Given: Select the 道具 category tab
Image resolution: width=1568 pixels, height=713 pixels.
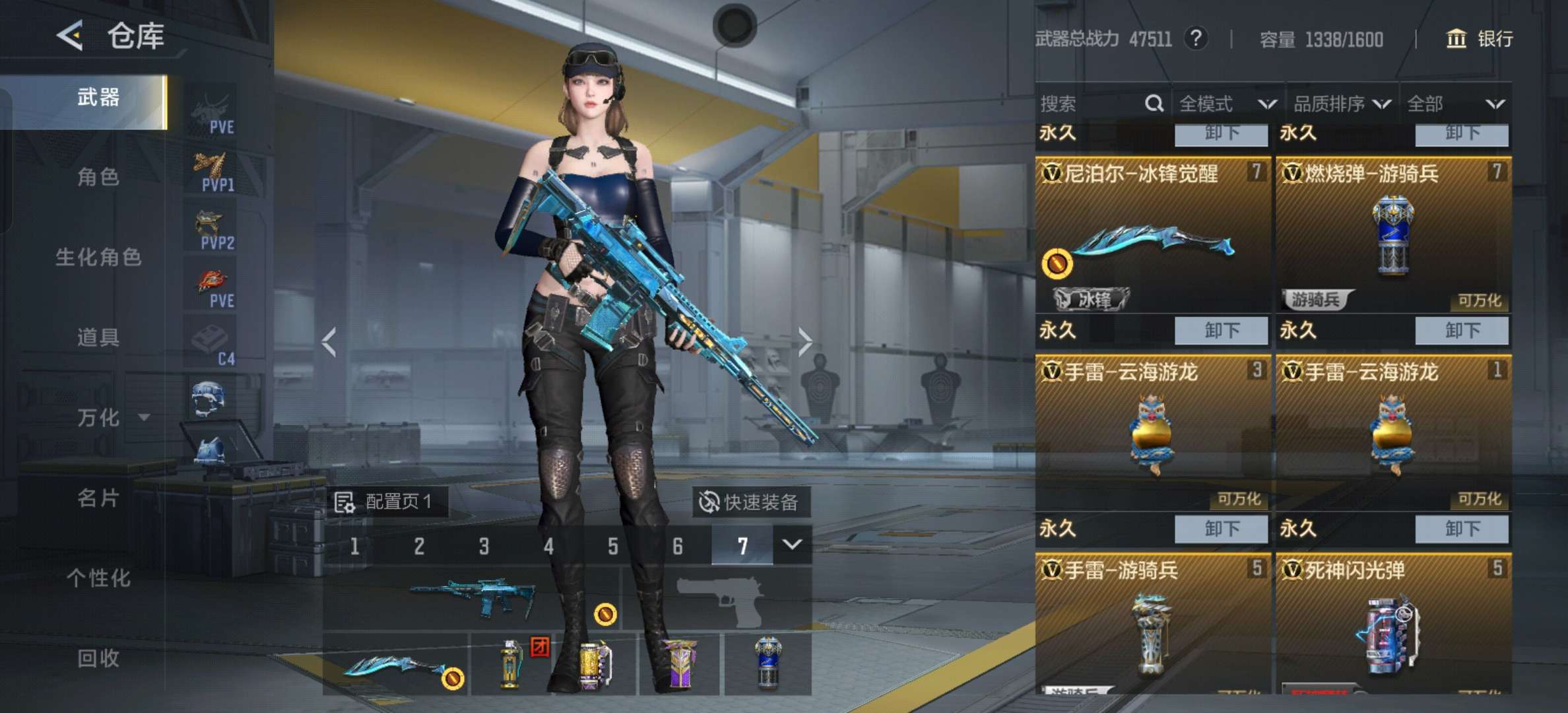Looking at the screenshot, I should pyautogui.click(x=98, y=337).
